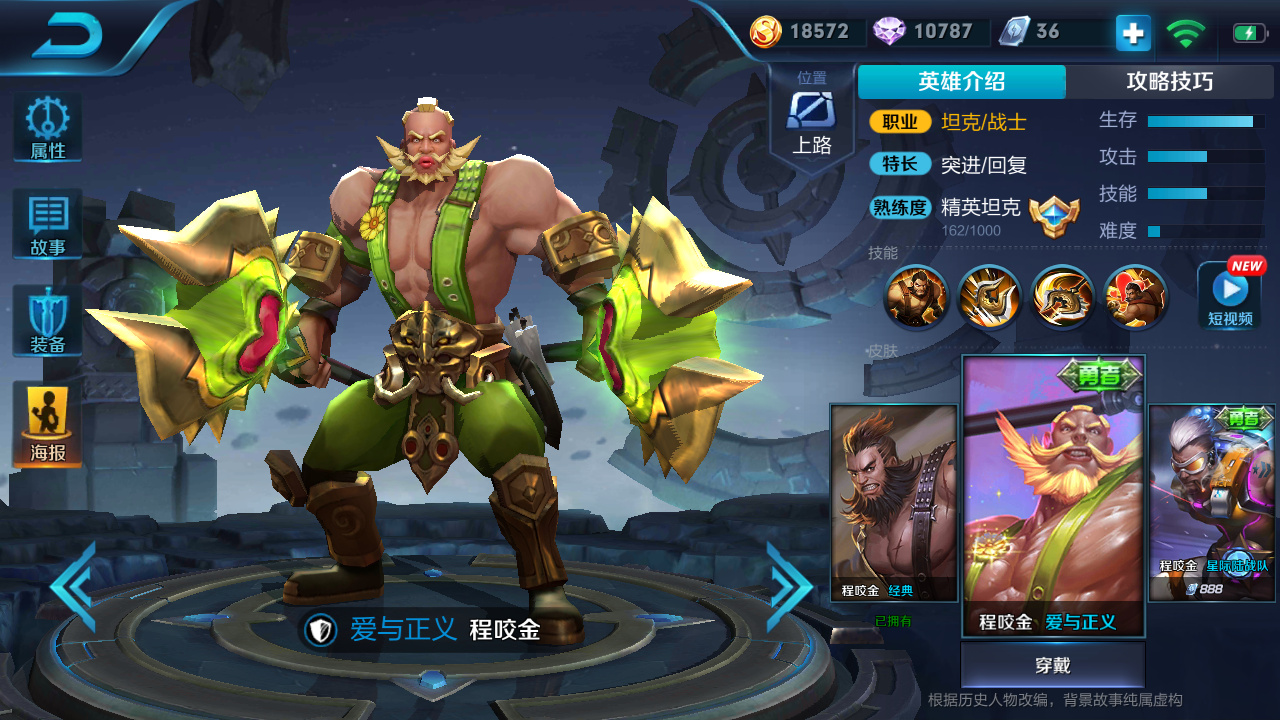1280x720 pixels.
Task: Inspect the ultimate skill icon
Action: click(x=1135, y=298)
